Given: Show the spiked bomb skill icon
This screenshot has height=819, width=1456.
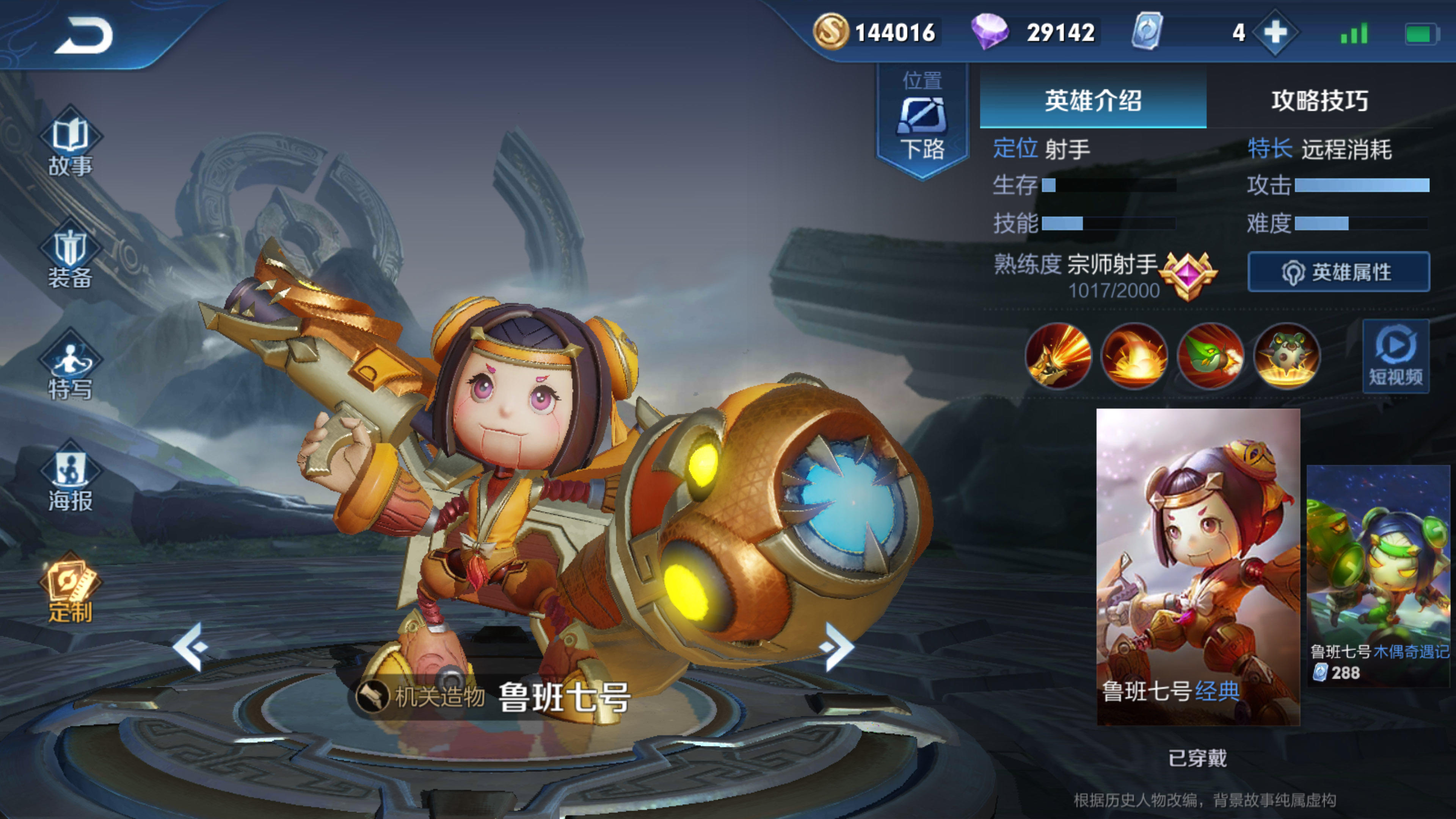Looking at the screenshot, I should [x=1287, y=356].
